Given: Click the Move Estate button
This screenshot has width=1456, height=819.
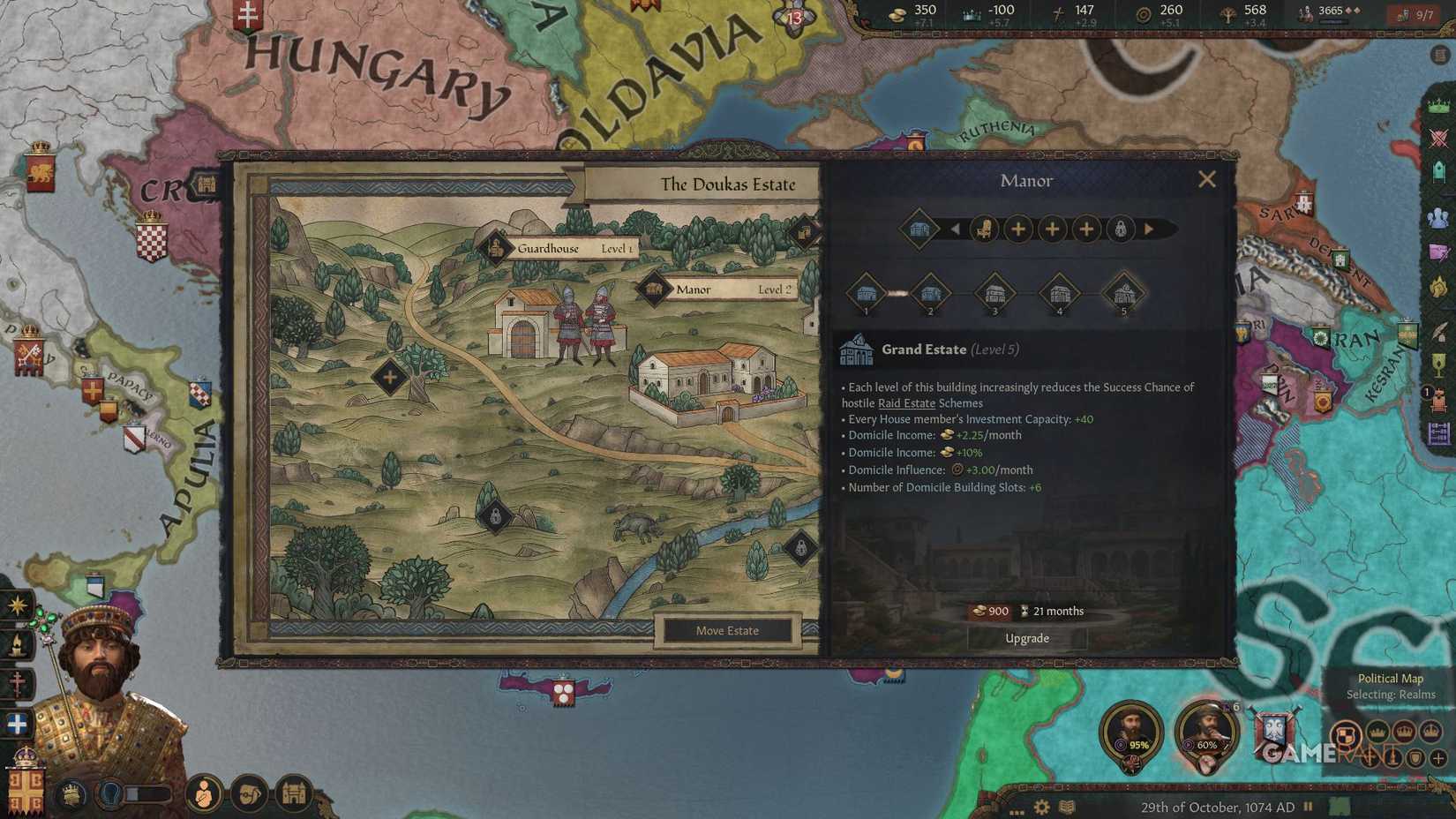Looking at the screenshot, I should tap(728, 630).
